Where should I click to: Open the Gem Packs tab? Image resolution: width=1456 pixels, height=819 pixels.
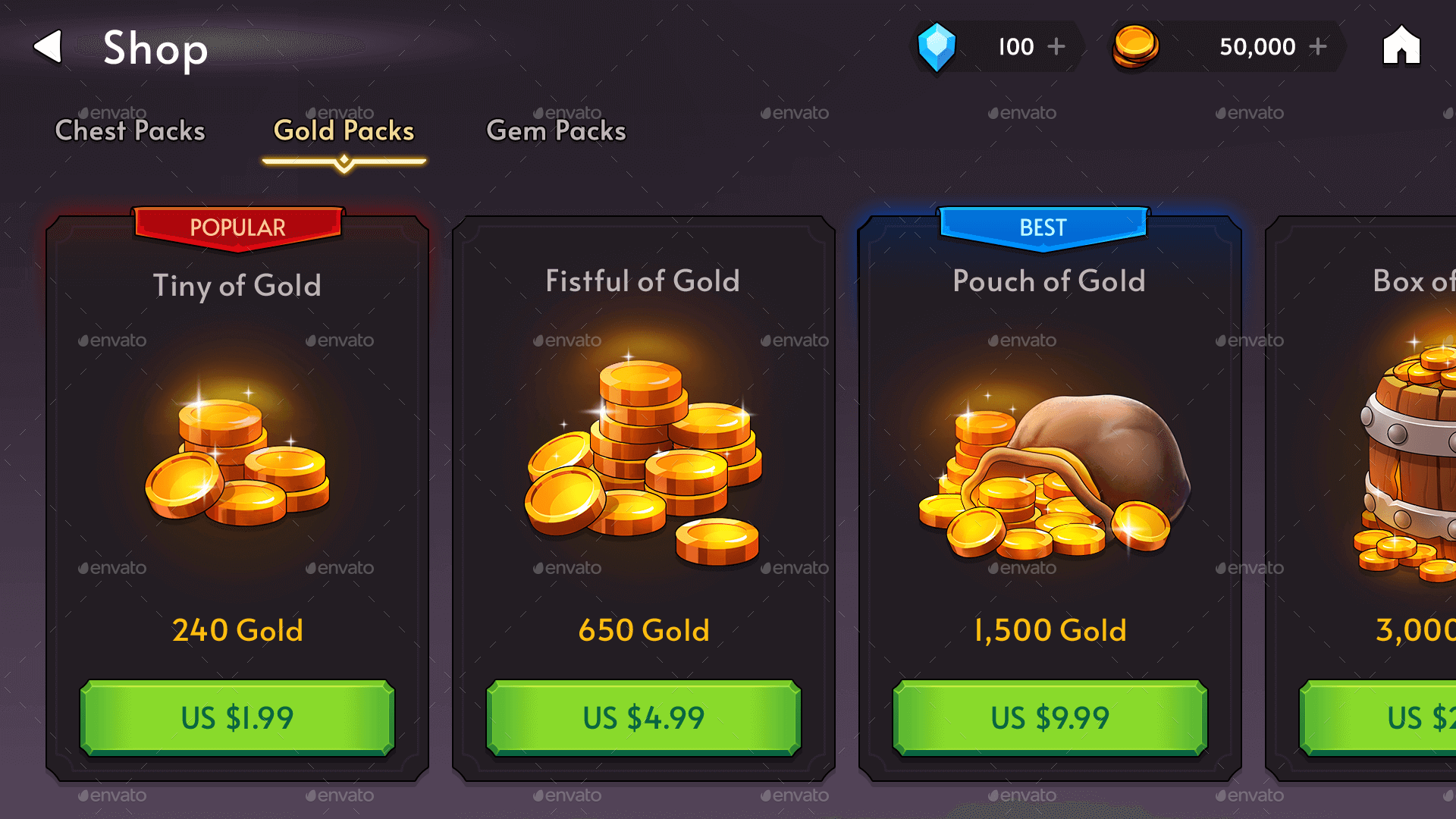pos(556,130)
